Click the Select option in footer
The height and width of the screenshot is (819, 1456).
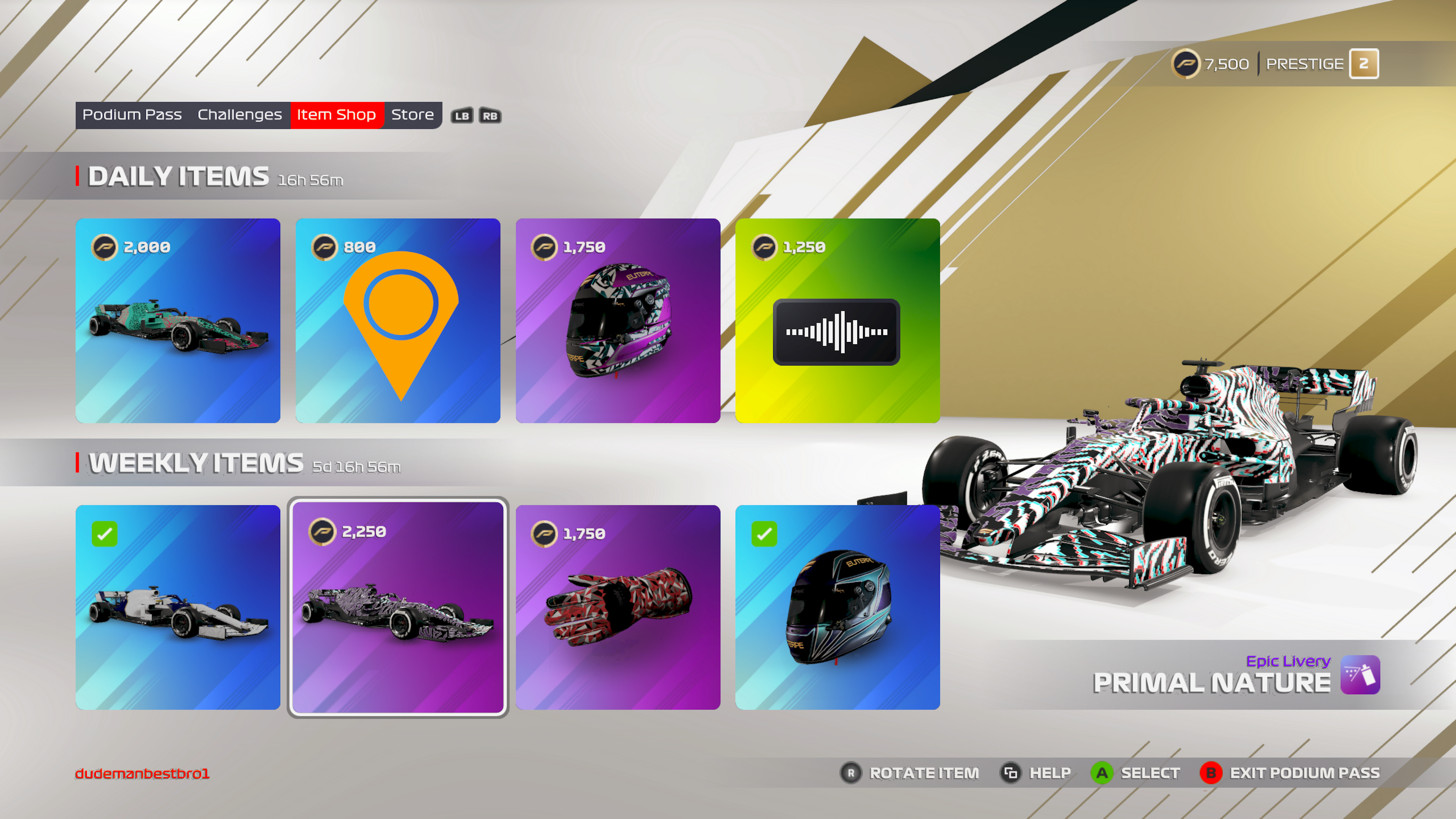coord(1136,773)
